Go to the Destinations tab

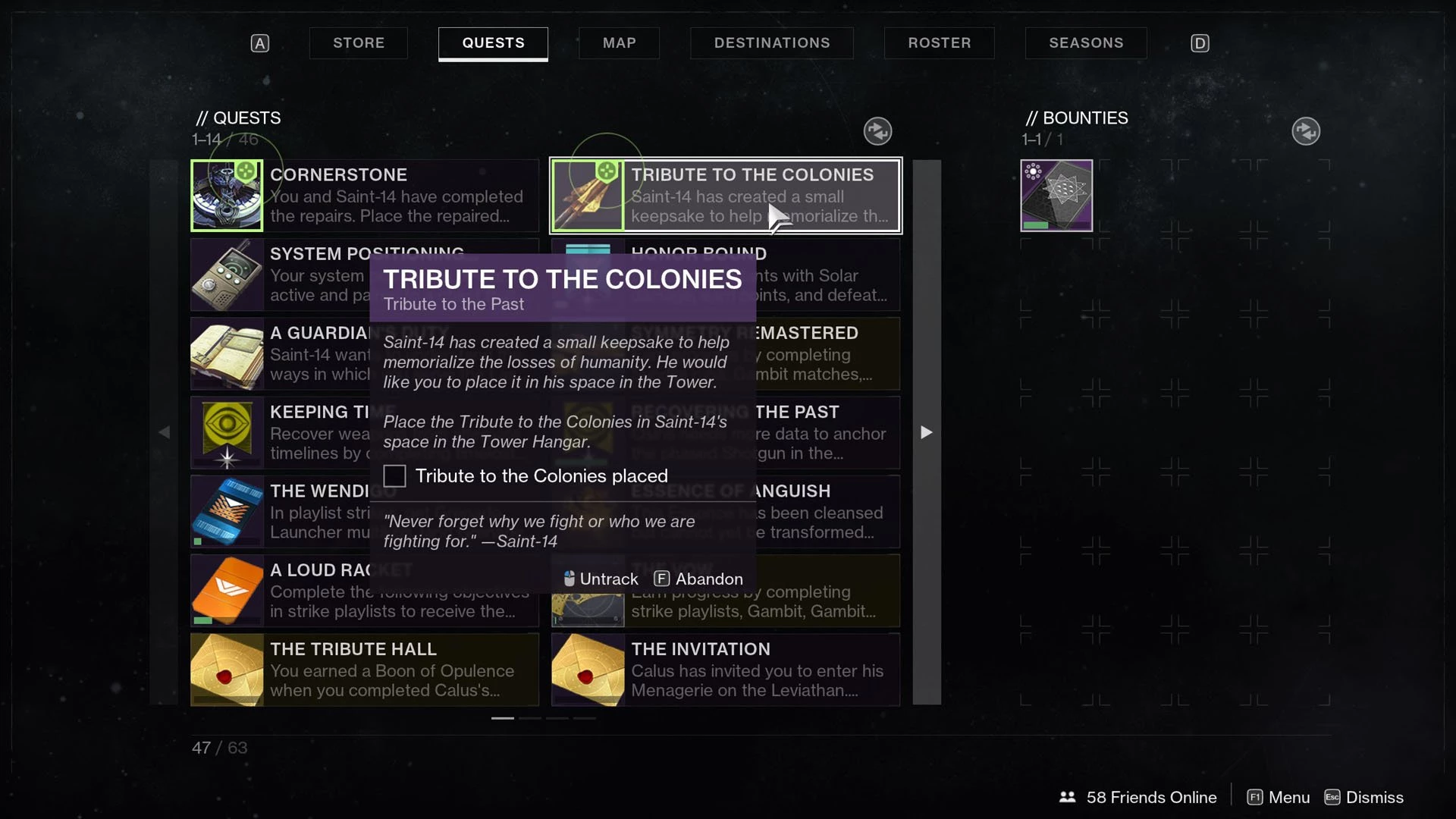click(771, 43)
